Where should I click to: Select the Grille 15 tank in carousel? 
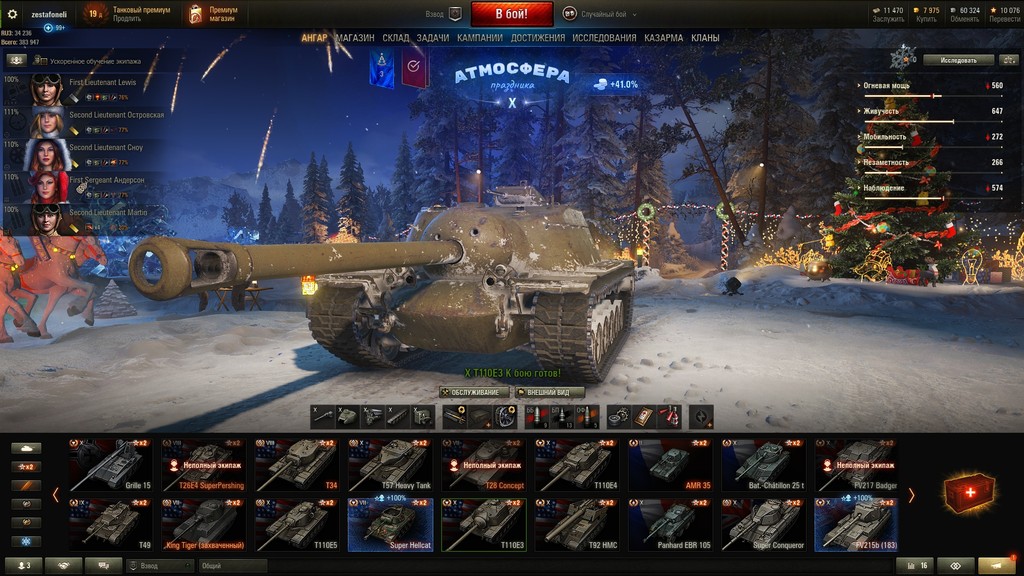tap(110, 465)
